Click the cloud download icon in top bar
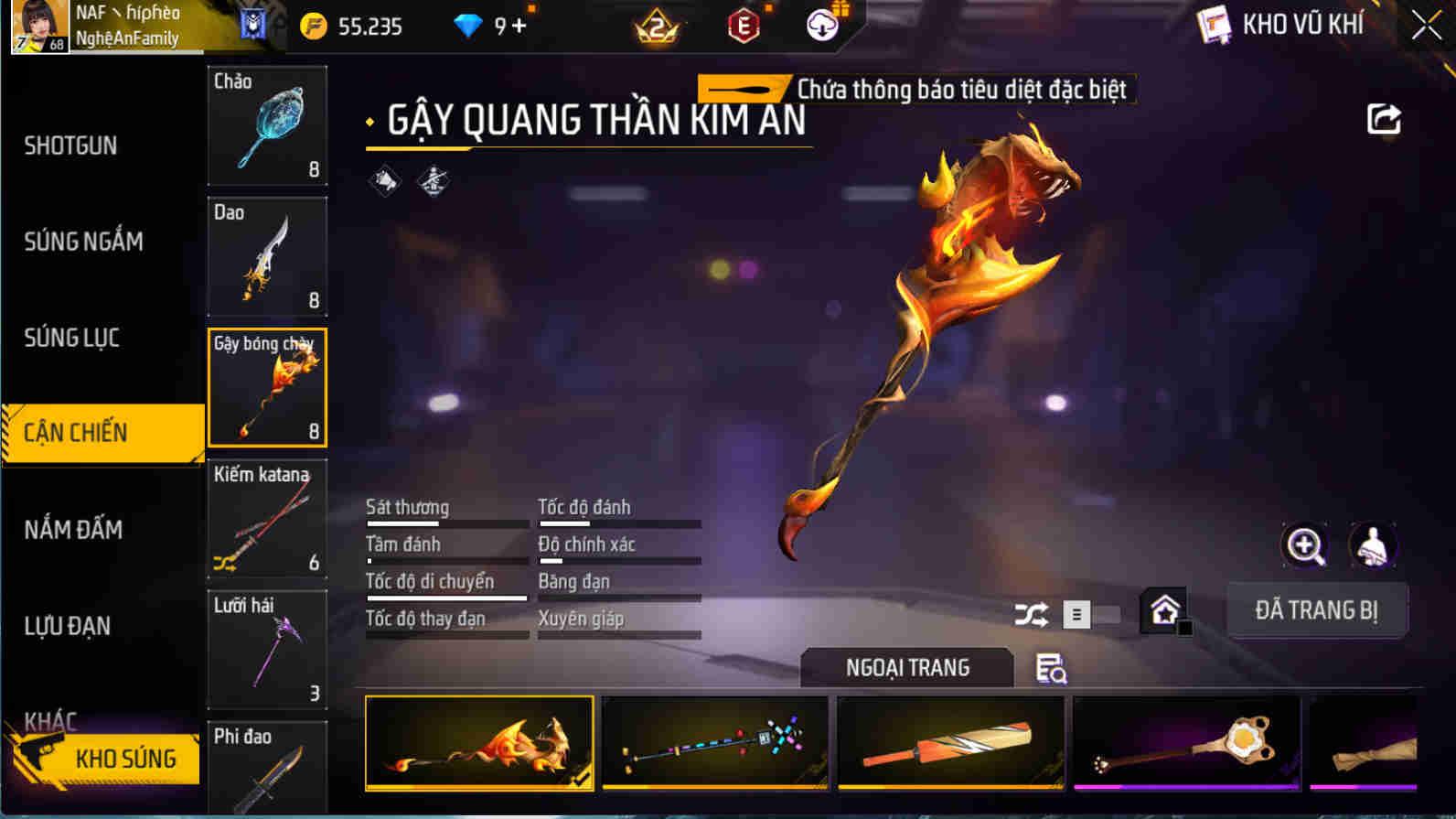The height and width of the screenshot is (819, 1456). coord(821,26)
